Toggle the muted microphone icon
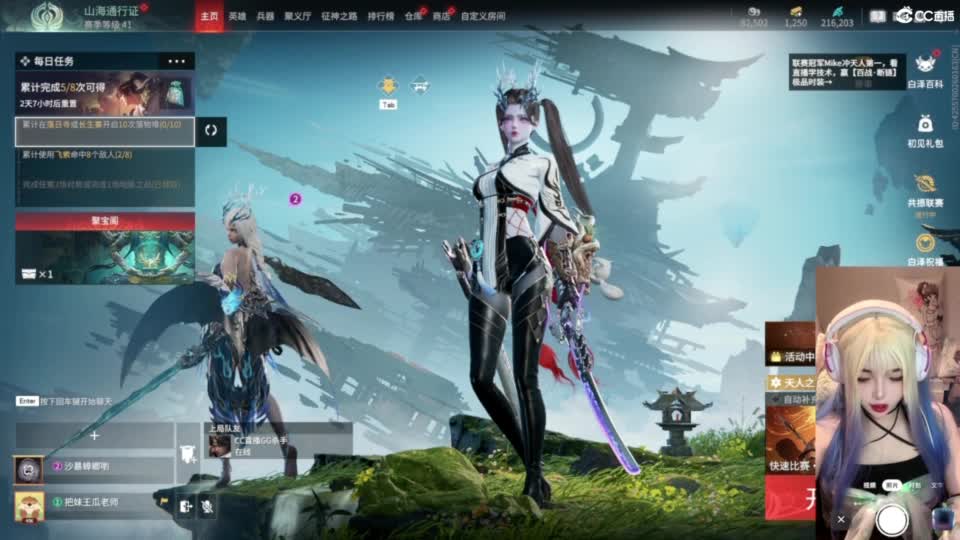The image size is (960, 540). click(x=207, y=507)
